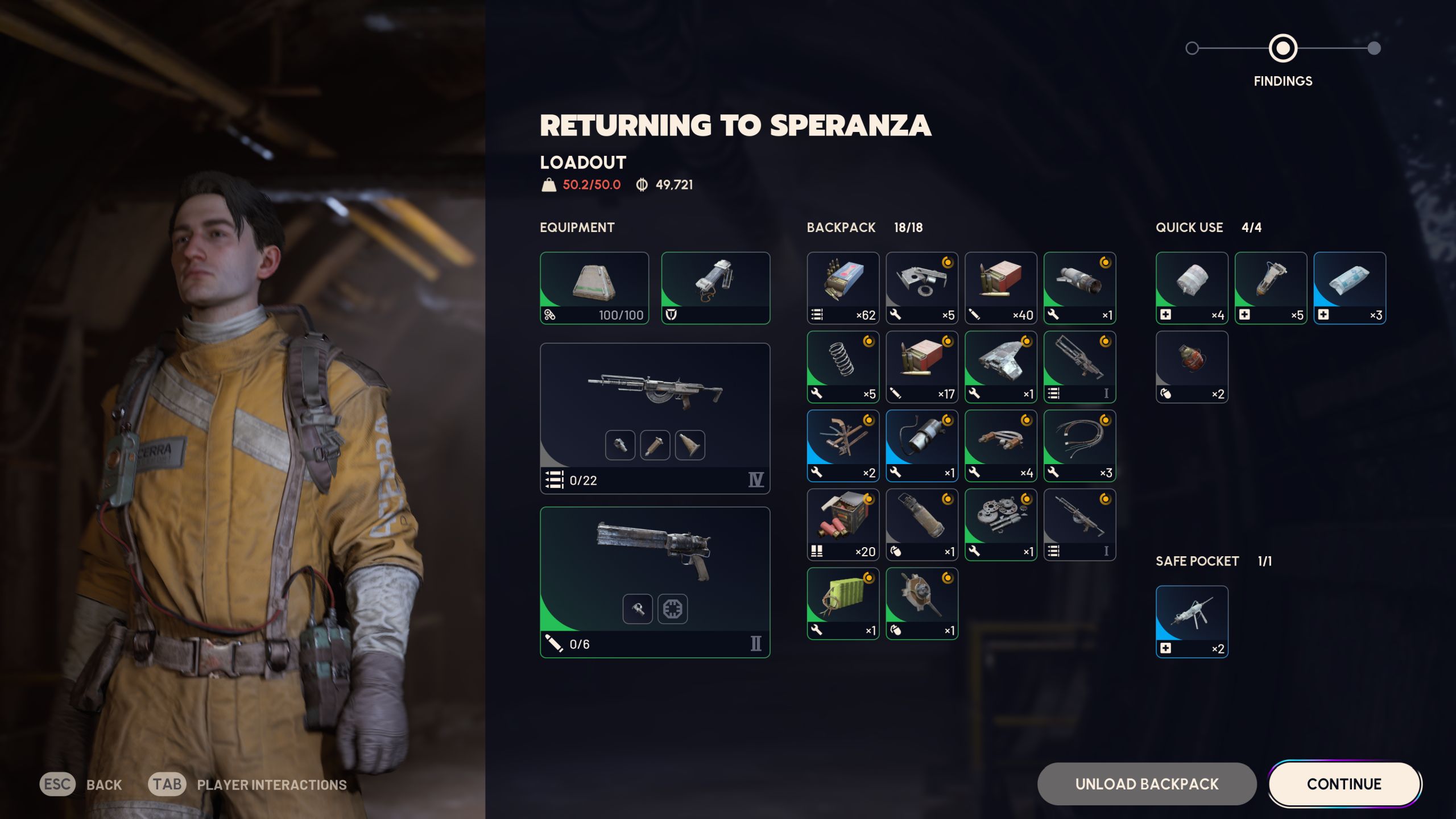The height and width of the screenshot is (819, 1456).
Task: Select the ammo box stack of 17
Action: click(921, 367)
